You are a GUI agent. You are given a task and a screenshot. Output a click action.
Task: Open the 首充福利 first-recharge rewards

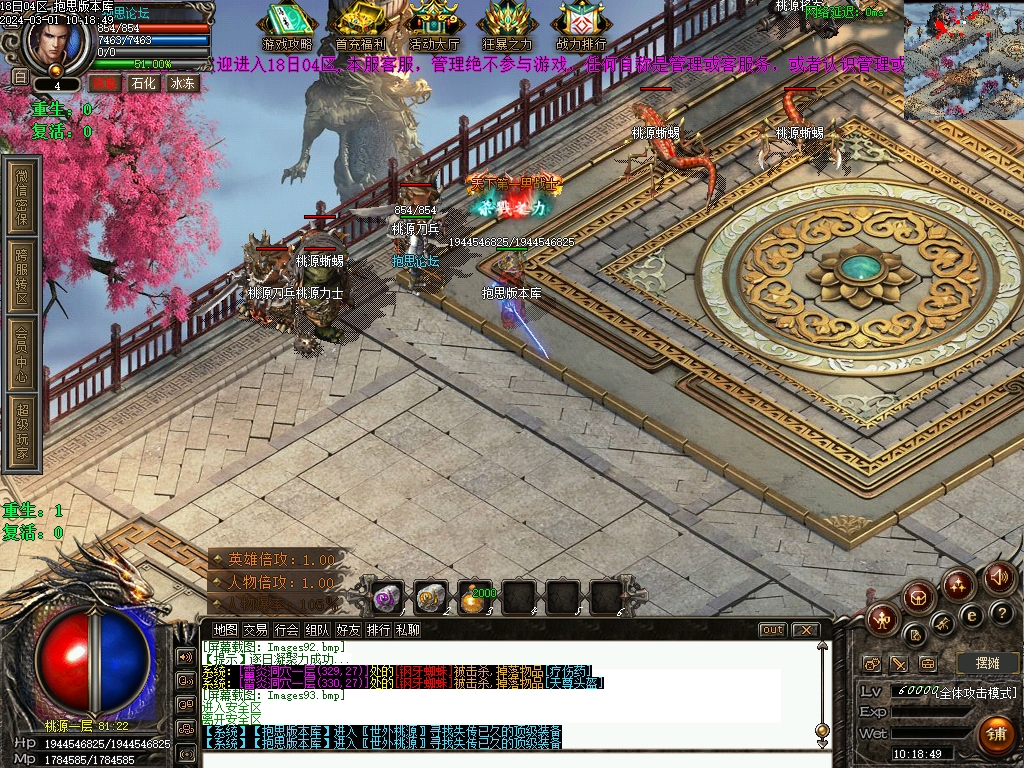click(x=361, y=26)
